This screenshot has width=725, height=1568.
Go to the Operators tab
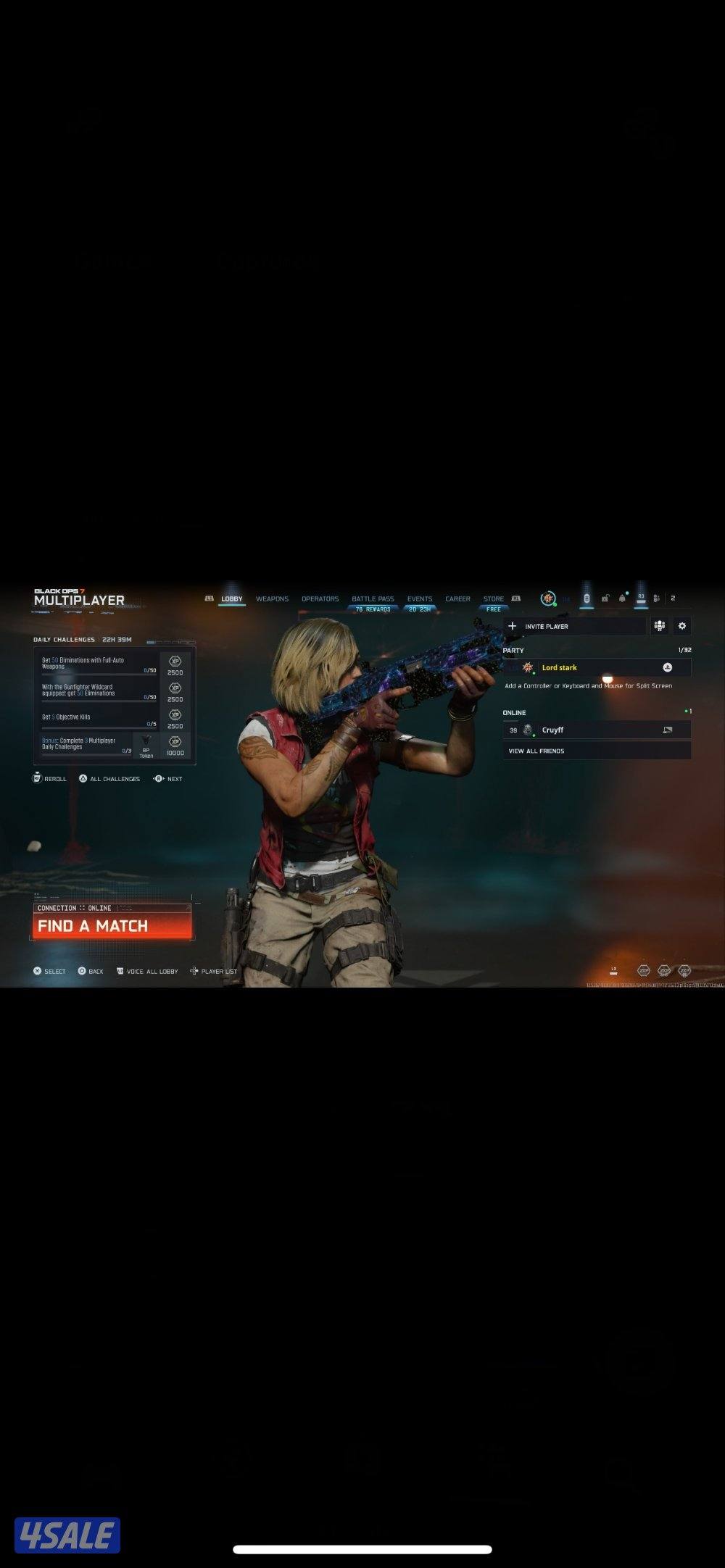(320, 599)
